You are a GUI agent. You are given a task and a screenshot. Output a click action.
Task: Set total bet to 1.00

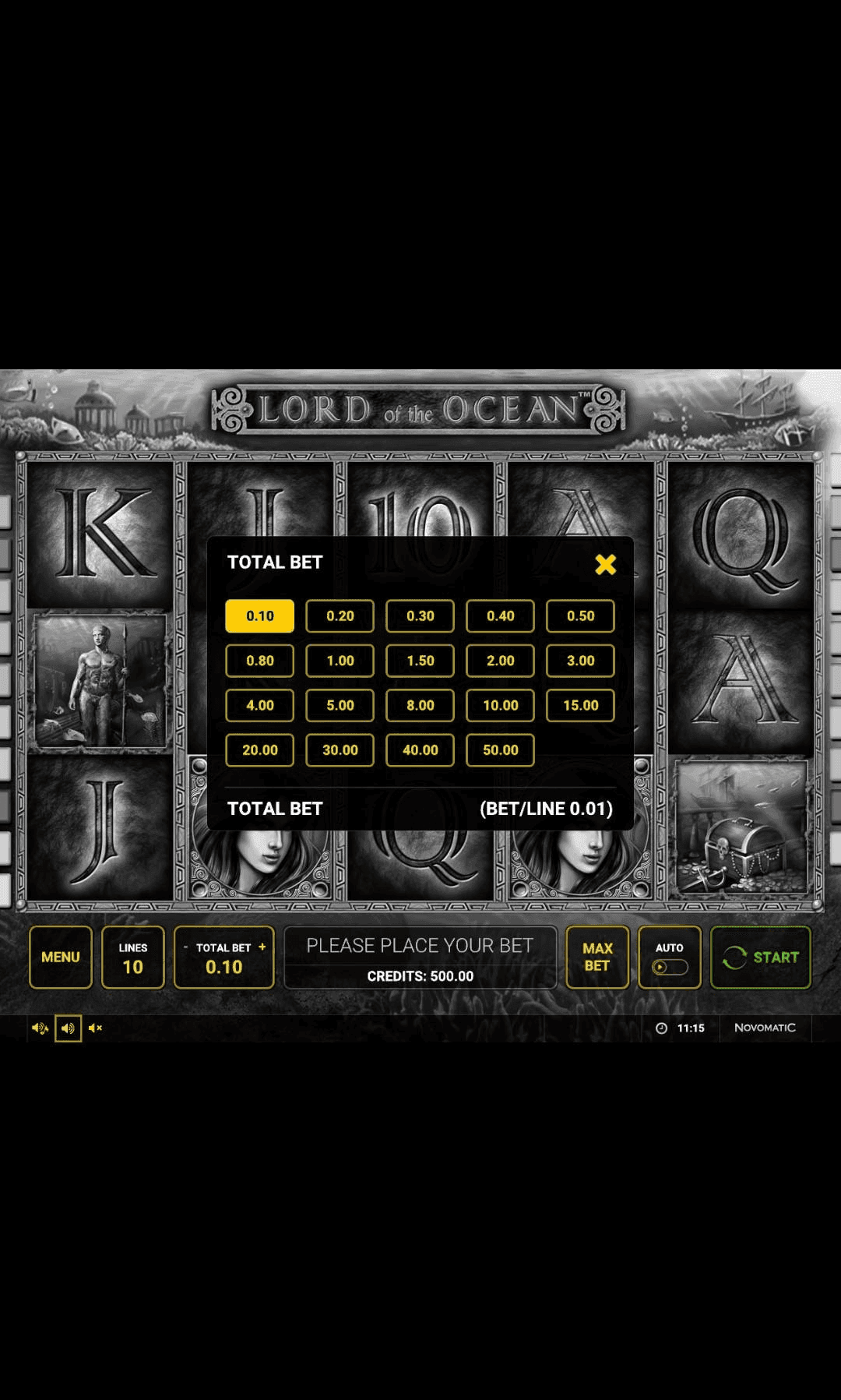[340, 661]
